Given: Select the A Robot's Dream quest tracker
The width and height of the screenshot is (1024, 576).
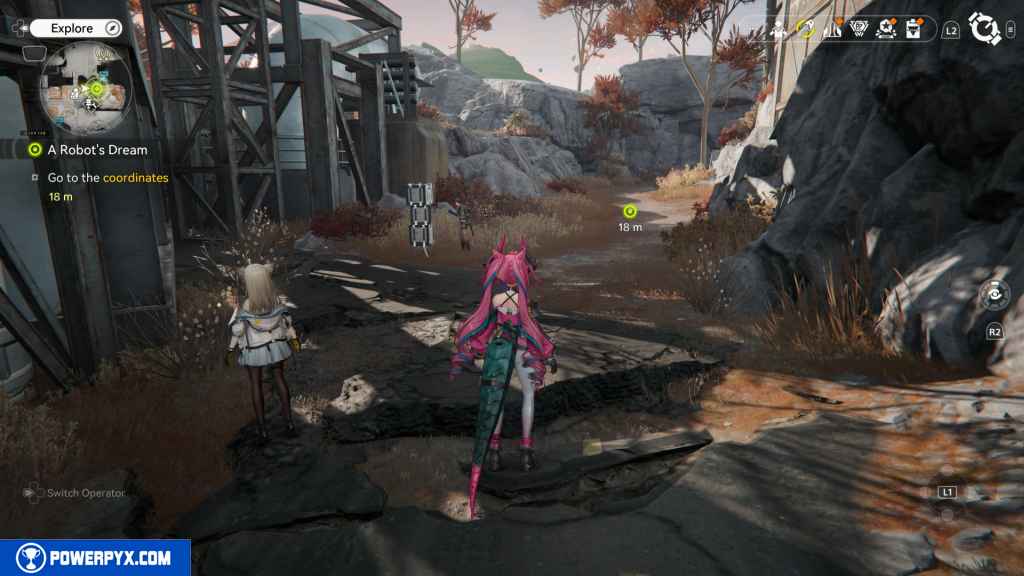Looking at the screenshot, I should tap(96, 150).
